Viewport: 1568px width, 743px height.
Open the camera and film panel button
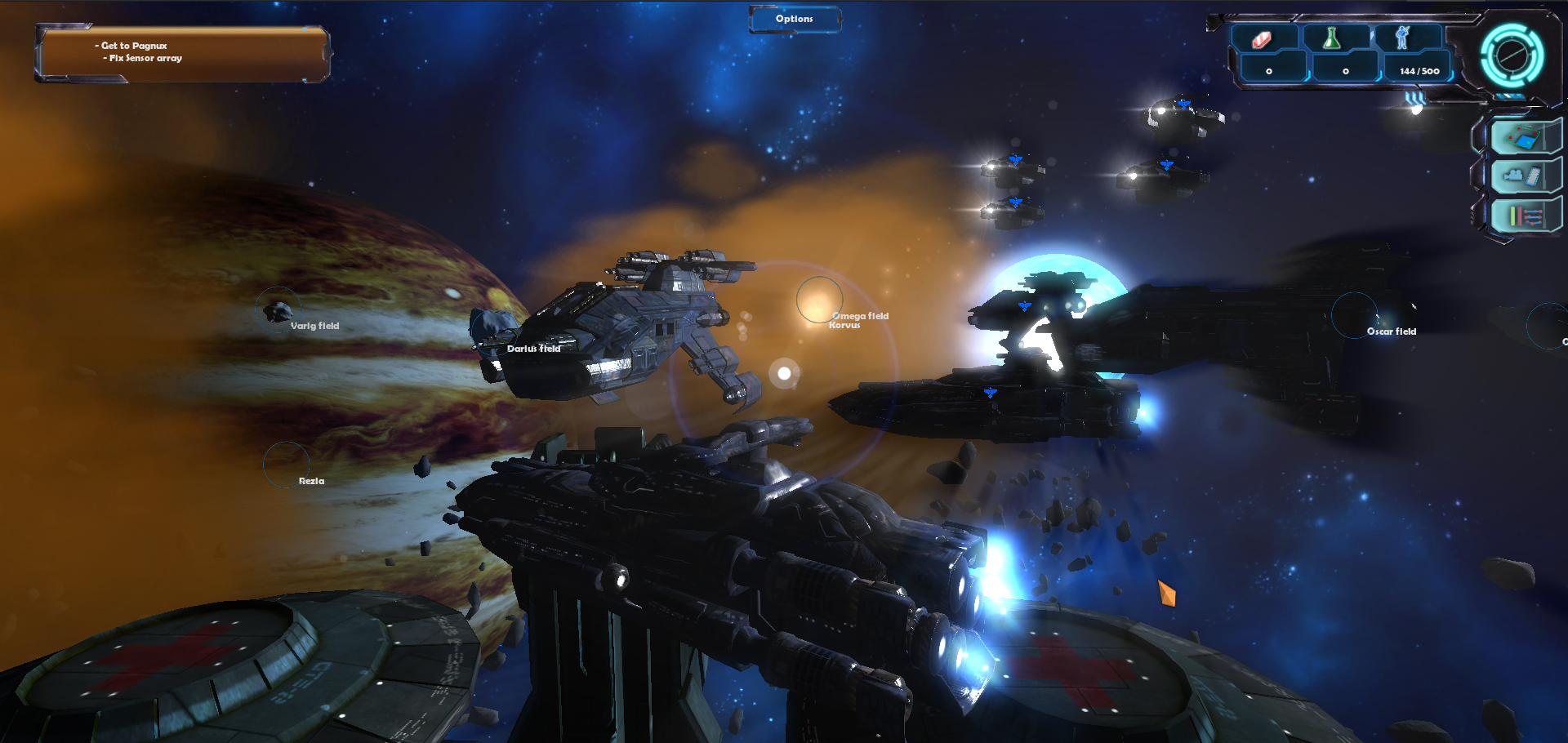1521,176
